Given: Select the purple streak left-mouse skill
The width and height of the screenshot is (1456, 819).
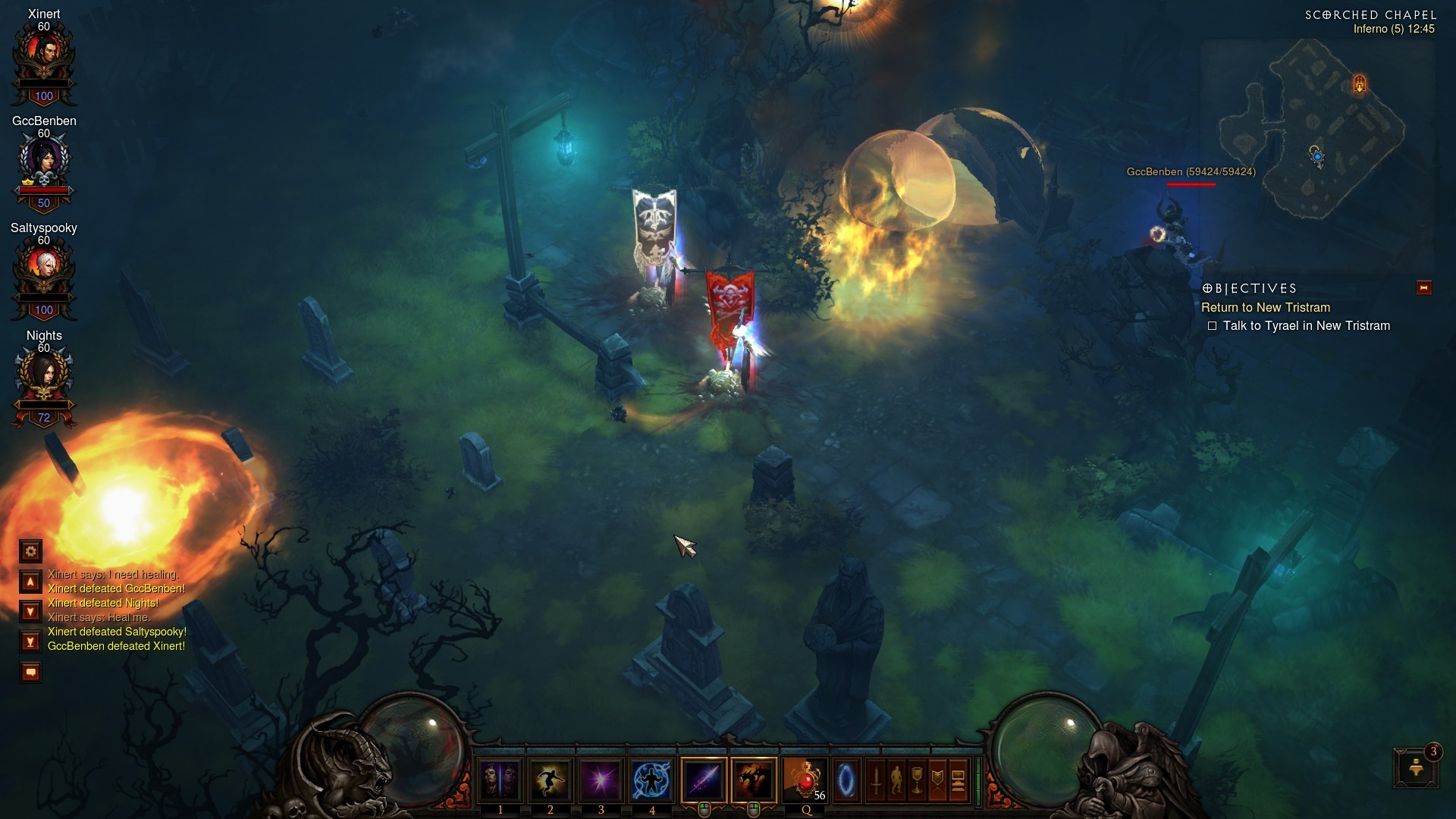Looking at the screenshot, I should point(704,780).
